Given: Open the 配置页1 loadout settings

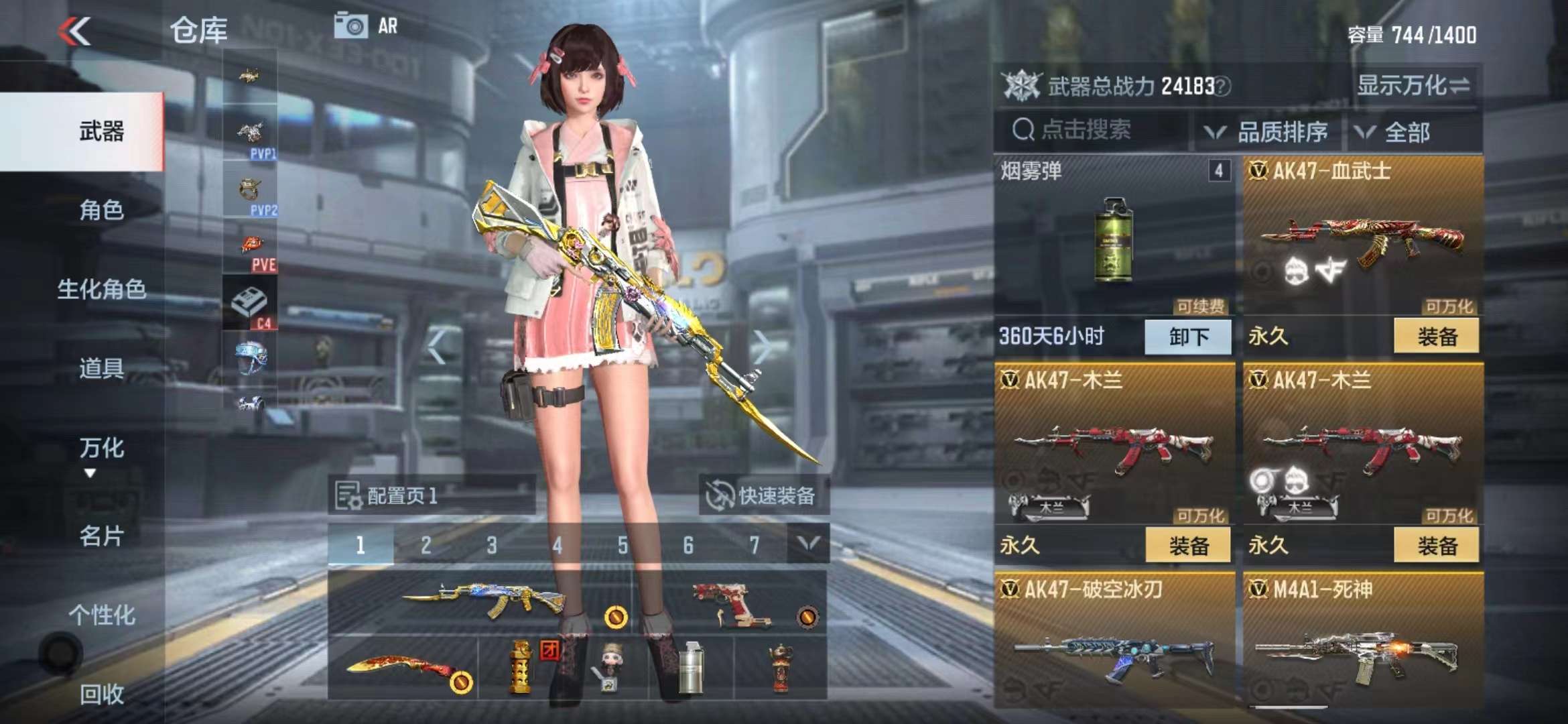Looking at the screenshot, I should (x=387, y=495).
